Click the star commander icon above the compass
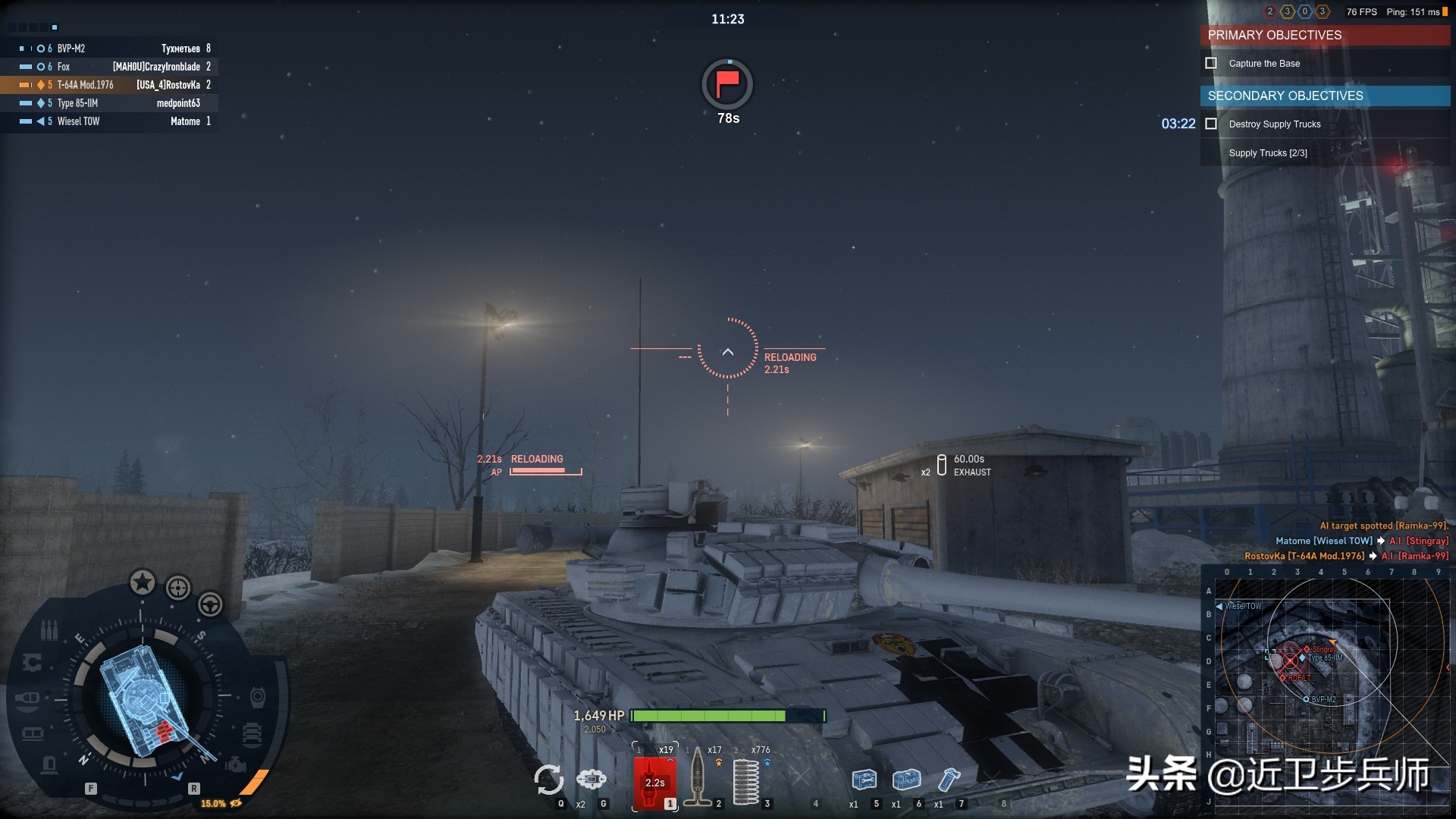This screenshot has height=819, width=1456. pos(142,582)
